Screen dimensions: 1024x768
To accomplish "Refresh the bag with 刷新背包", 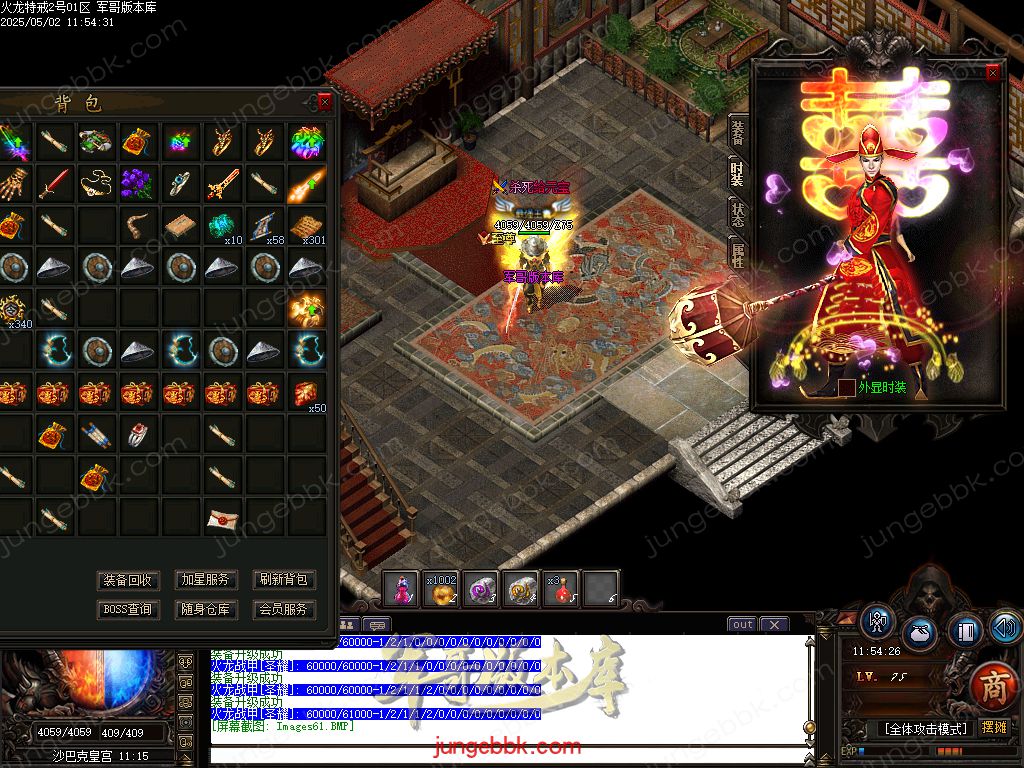I will tap(284, 580).
